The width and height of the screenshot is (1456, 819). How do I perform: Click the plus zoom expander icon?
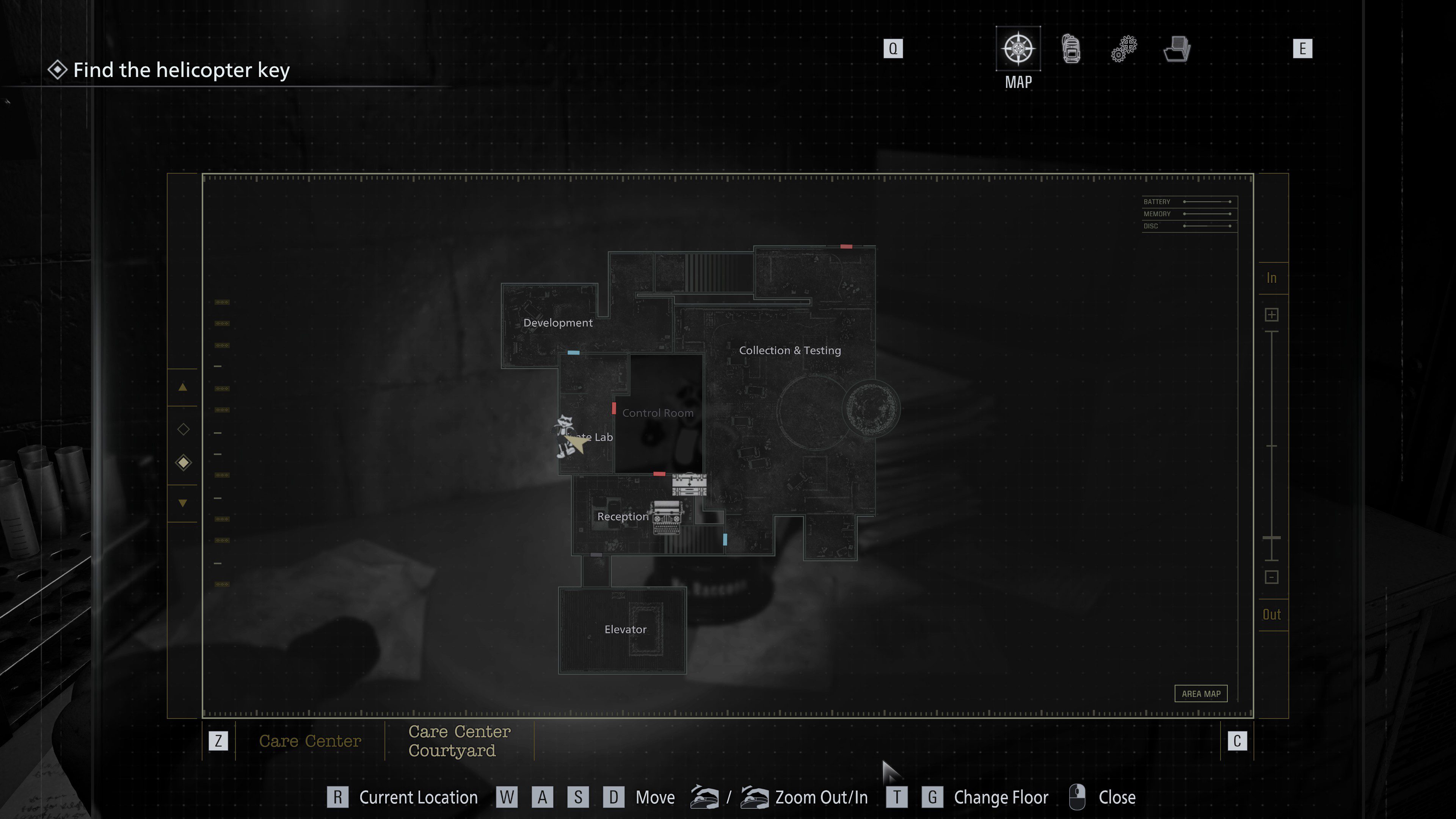coord(1272,314)
